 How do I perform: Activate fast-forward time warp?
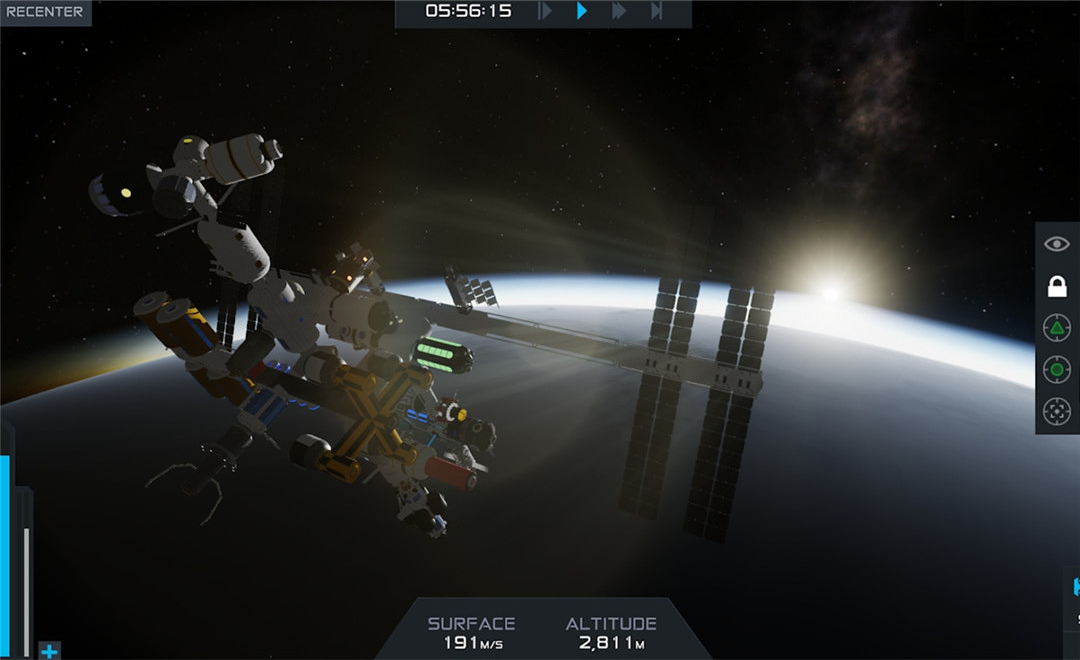coord(619,11)
